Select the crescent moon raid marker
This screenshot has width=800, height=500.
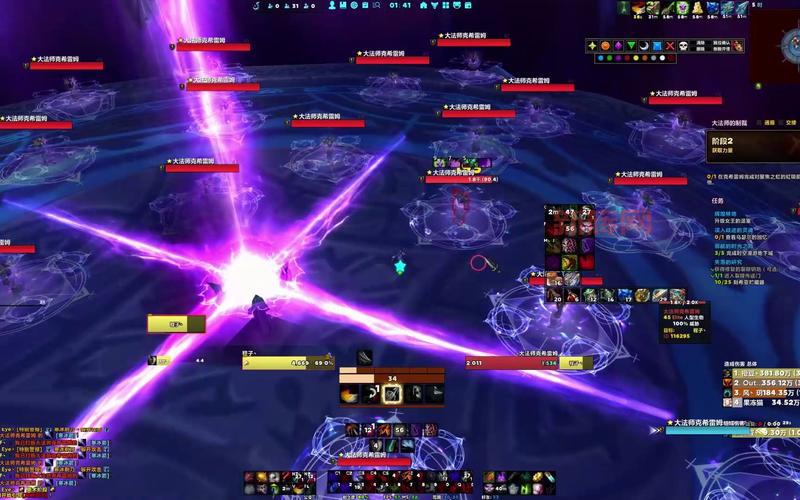click(x=645, y=46)
